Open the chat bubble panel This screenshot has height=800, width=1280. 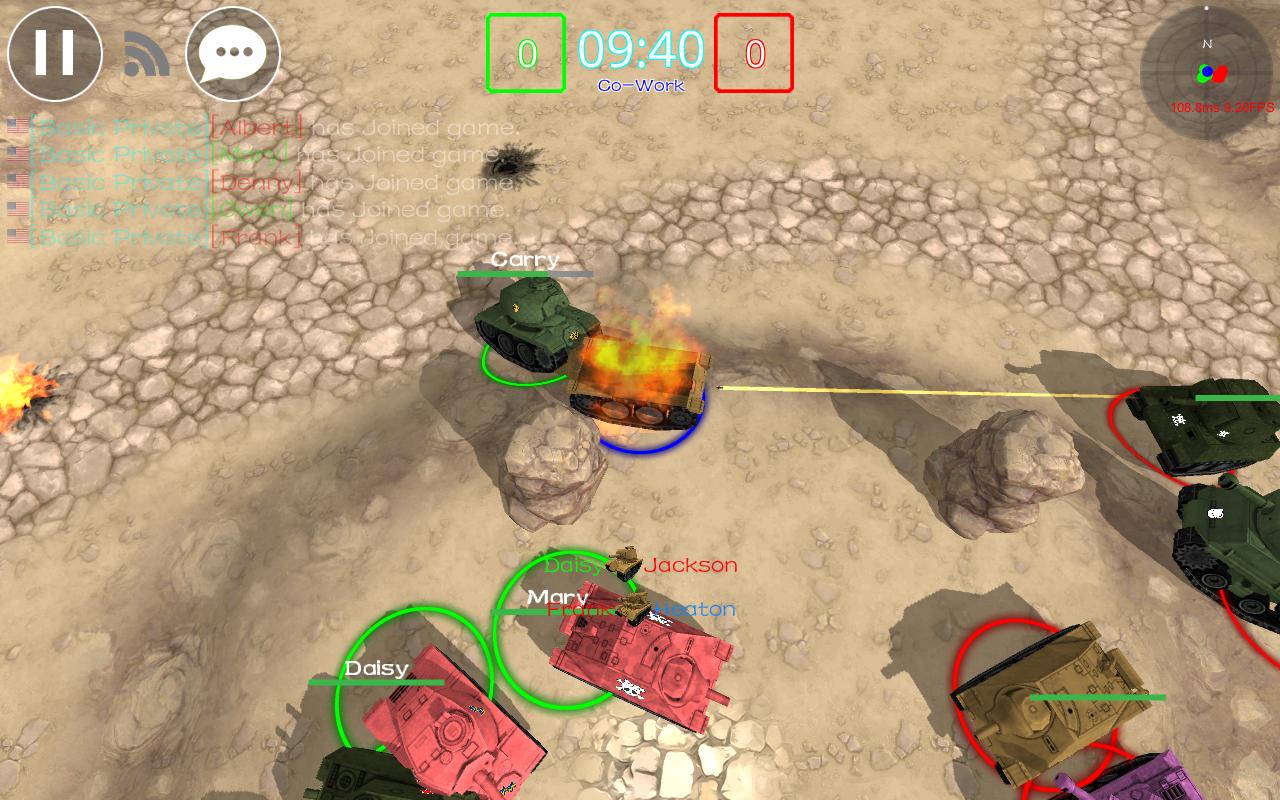(232, 54)
